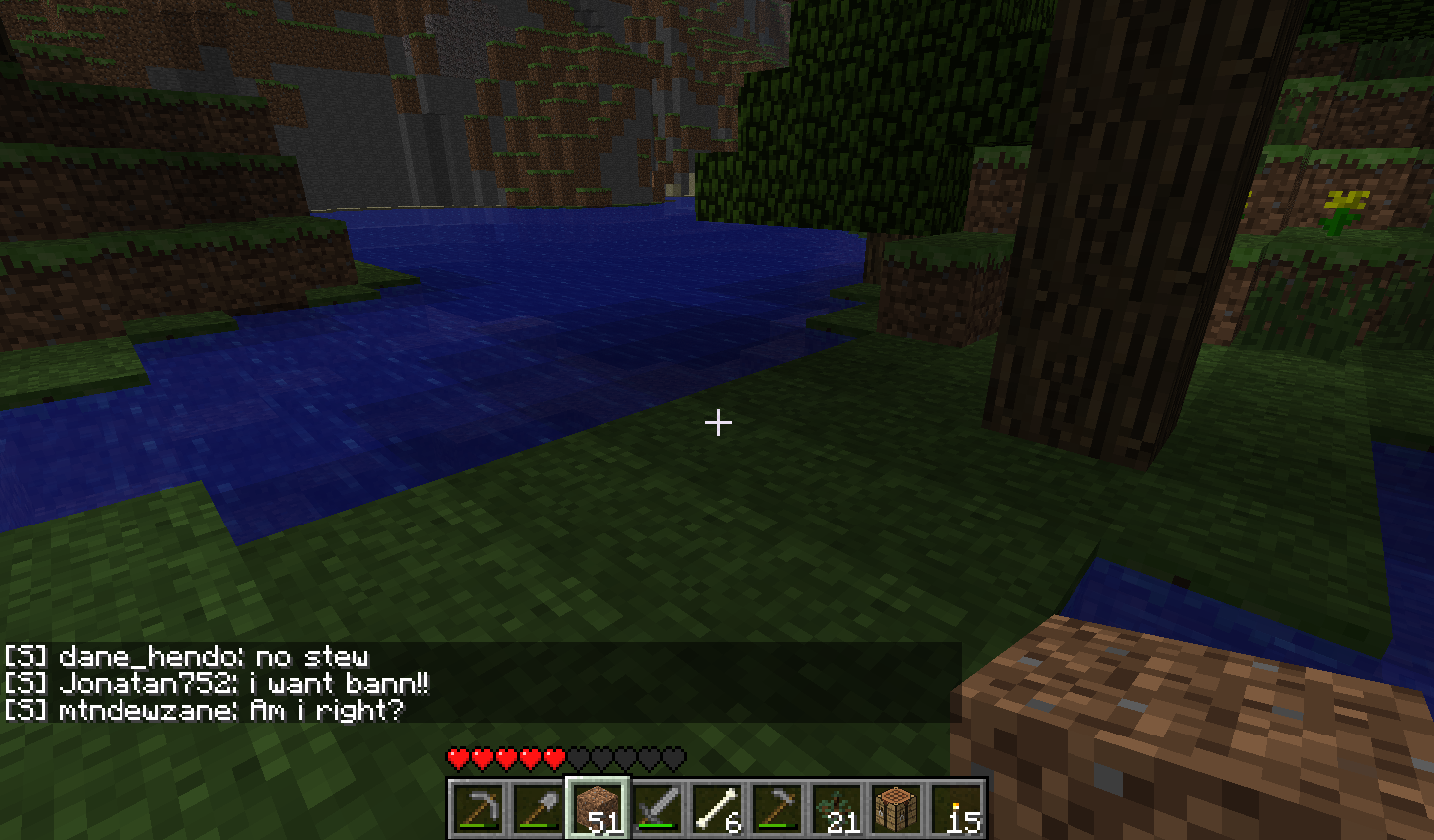Select the torch stack of 15
This screenshot has width=1434, height=840.
[956, 807]
